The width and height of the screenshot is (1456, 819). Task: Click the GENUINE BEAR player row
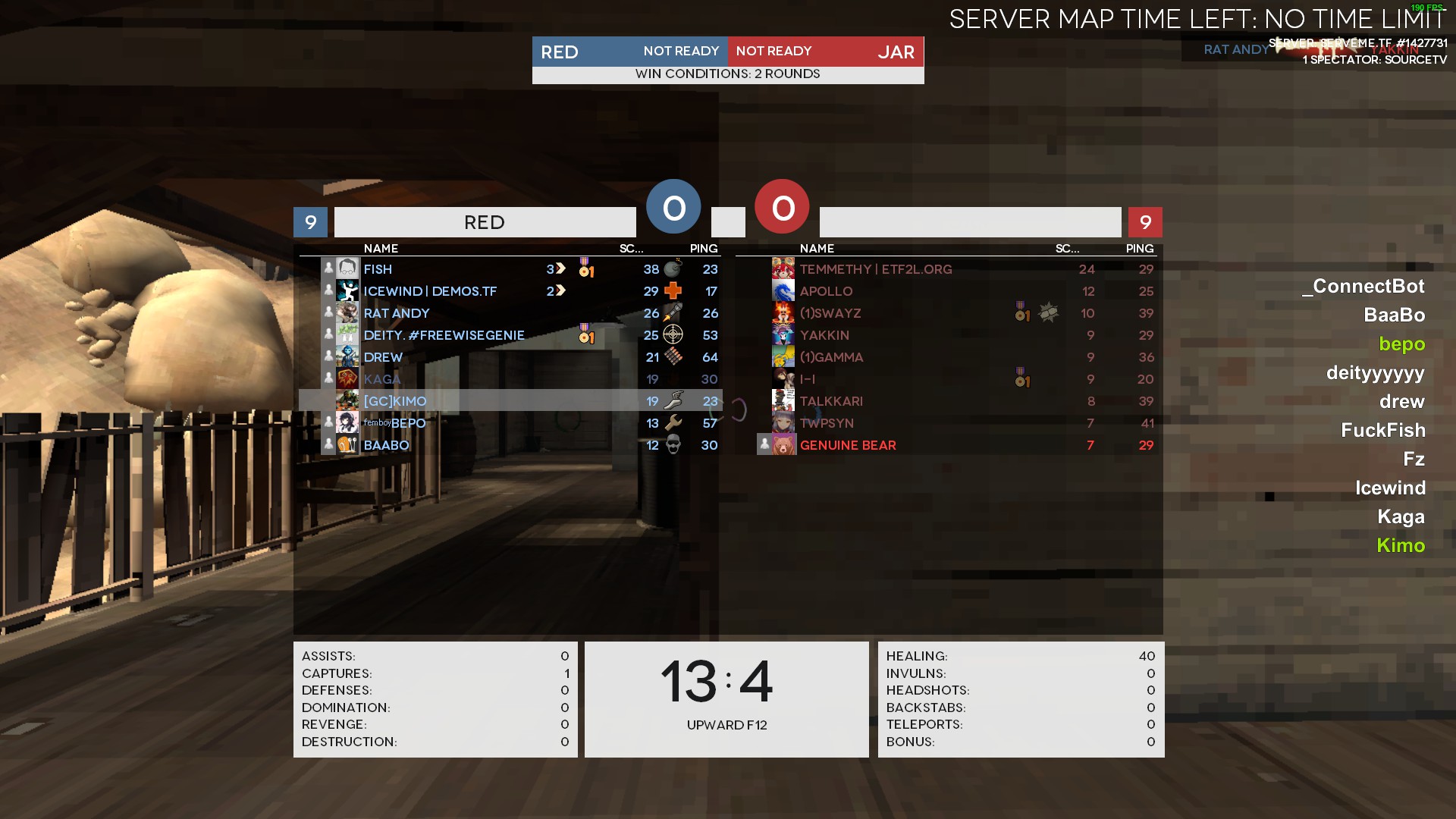click(x=848, y=445)
